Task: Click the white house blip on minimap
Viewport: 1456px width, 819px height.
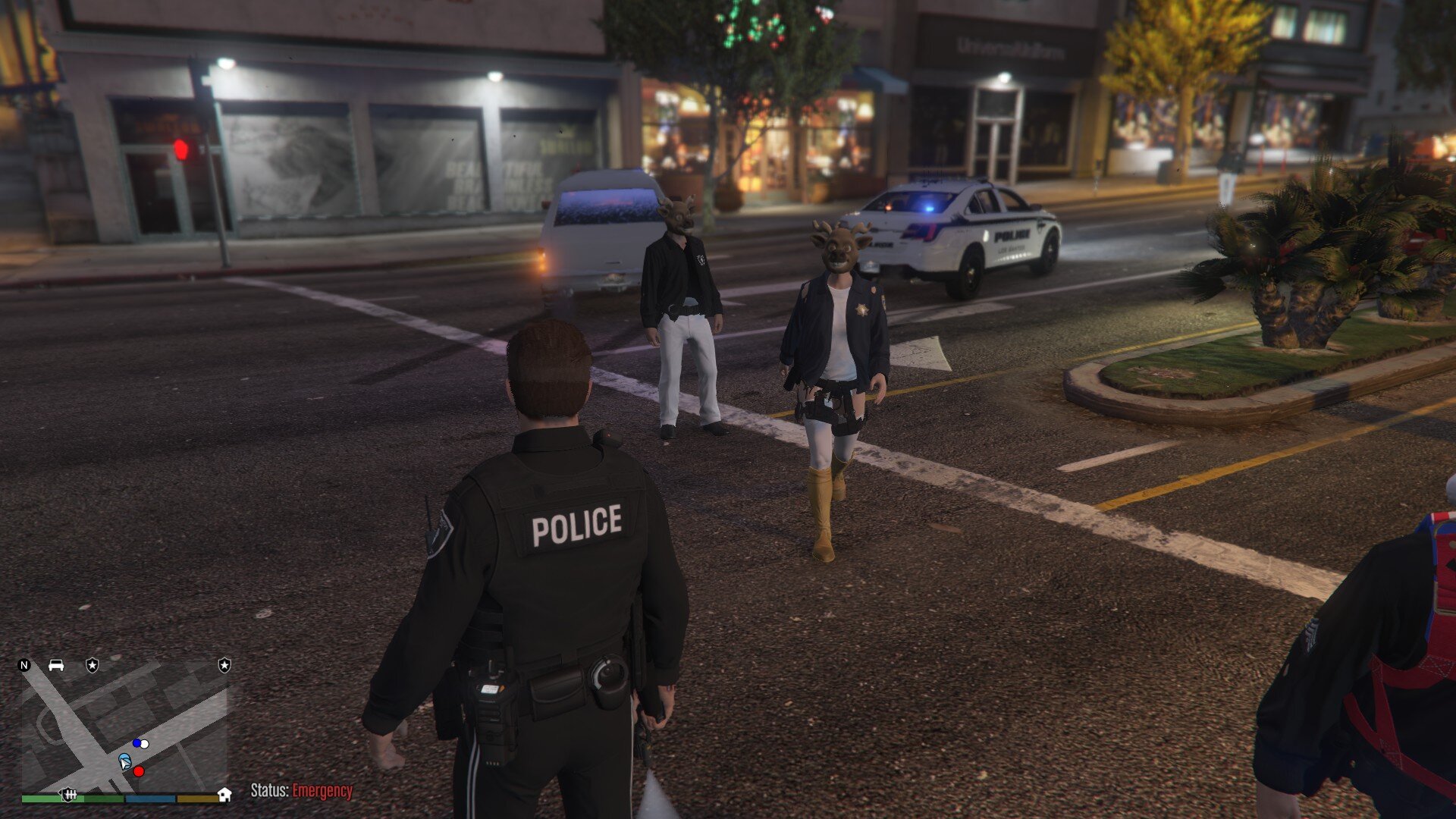Action: tap(224, 794)
